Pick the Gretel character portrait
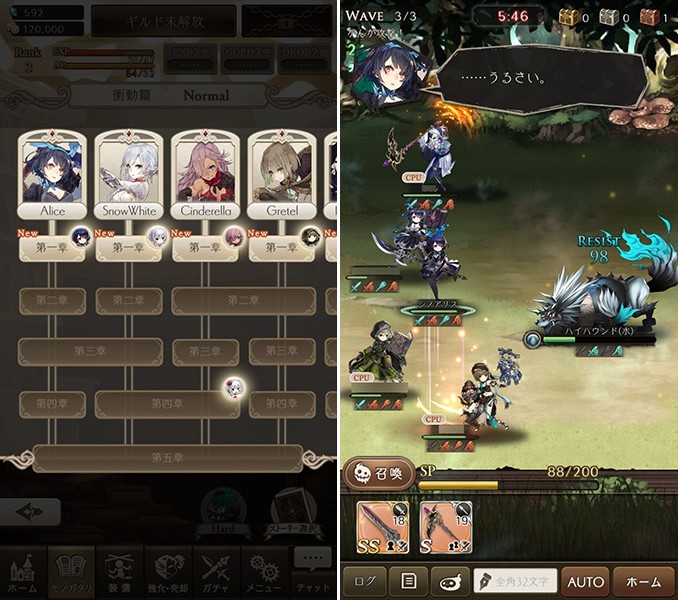This screenshot has height=600, width=678. 280,171
